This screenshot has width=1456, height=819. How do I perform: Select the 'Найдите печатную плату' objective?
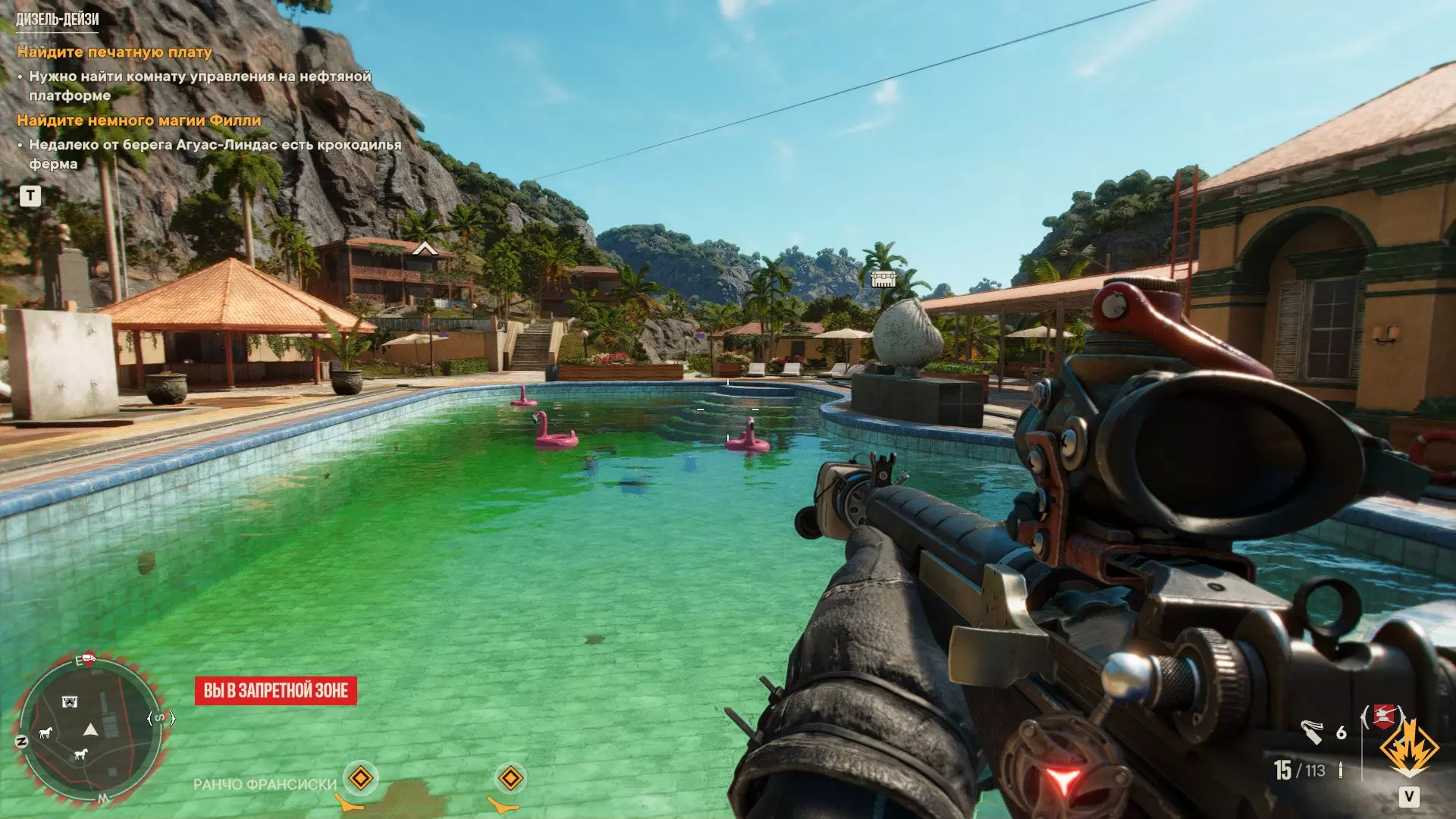click(115, 52)
